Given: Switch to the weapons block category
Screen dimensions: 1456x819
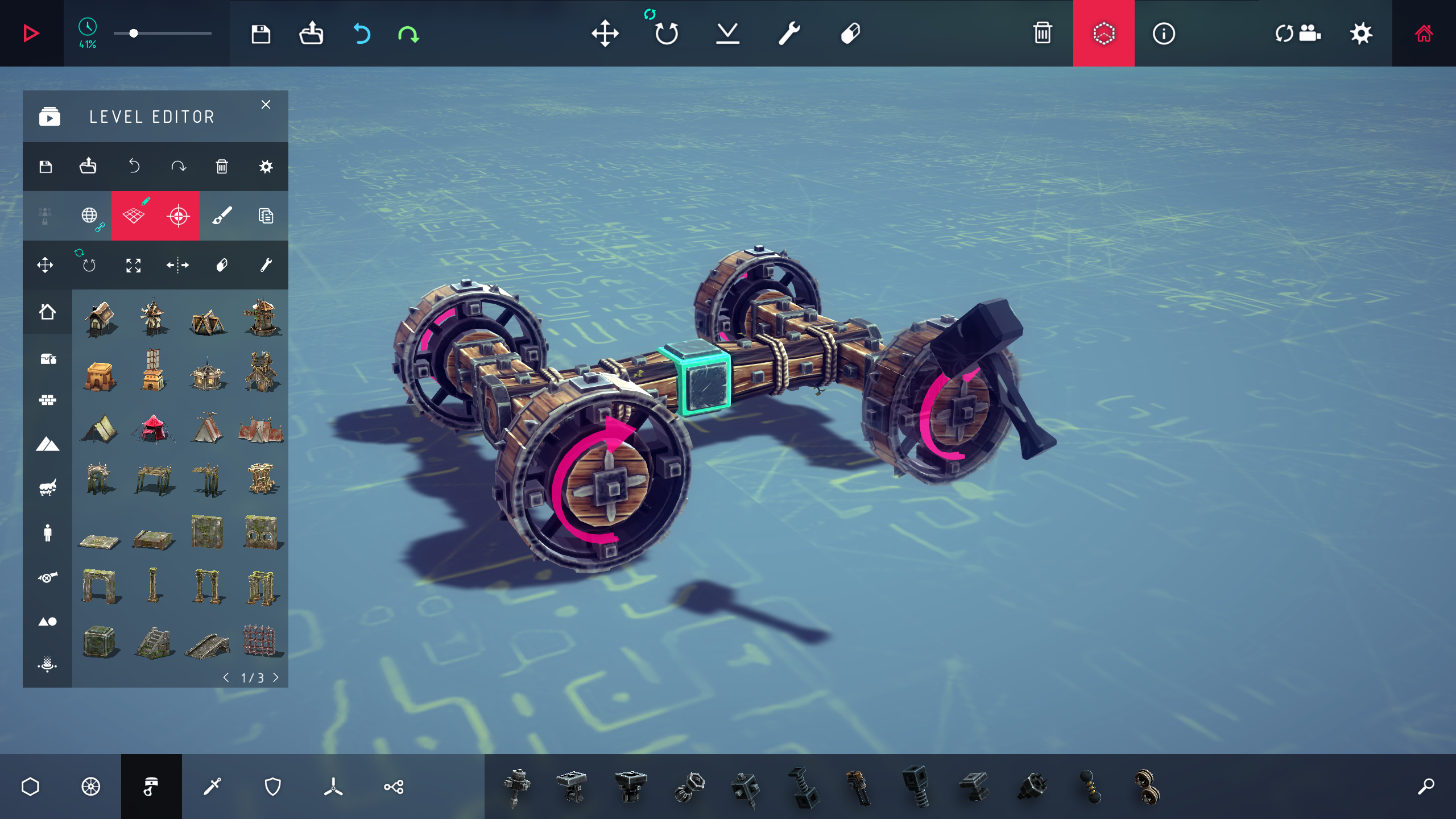Looking at the screenshot, I should (212, 787).
